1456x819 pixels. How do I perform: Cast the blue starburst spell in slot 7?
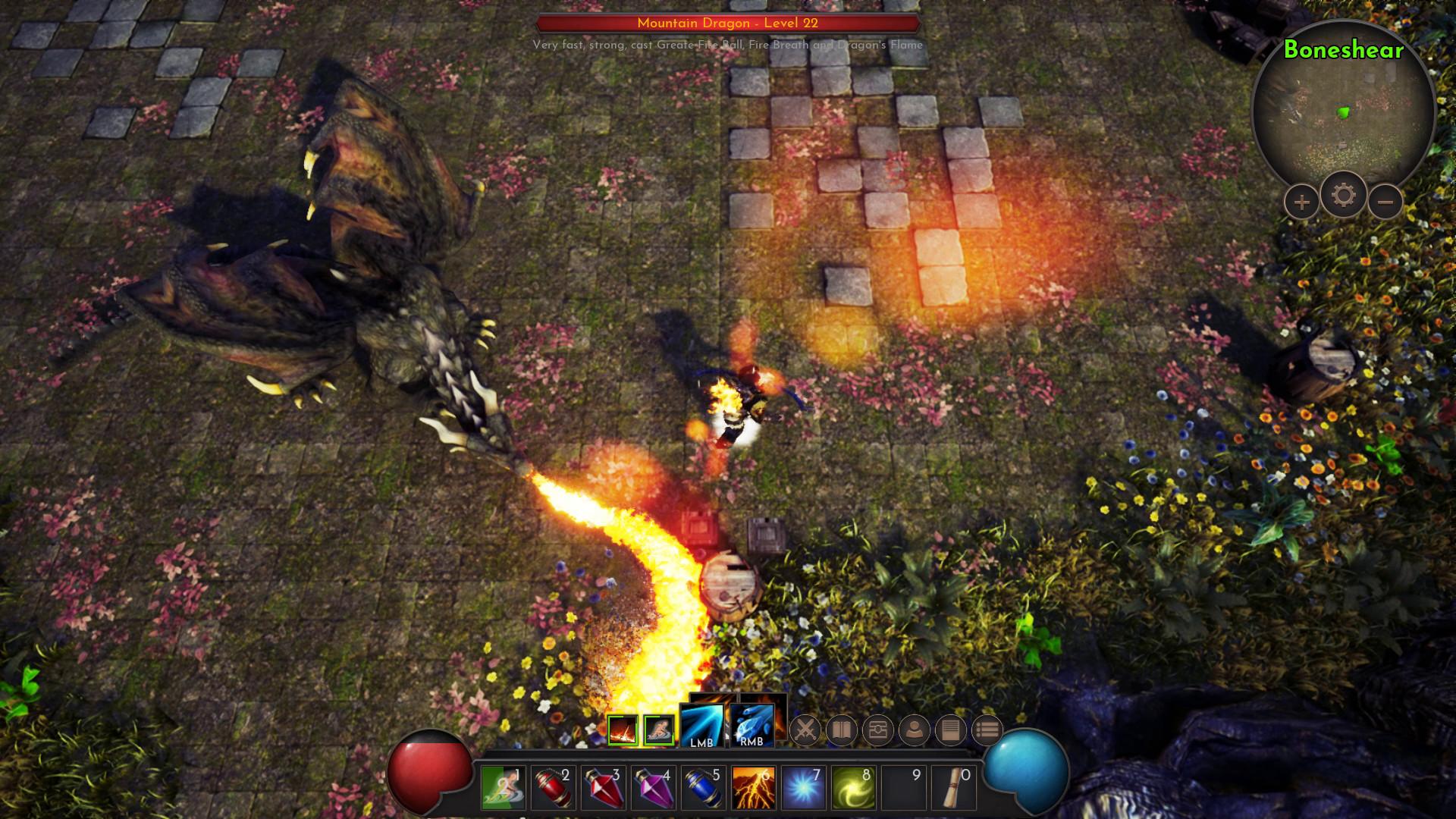(803, 787)
